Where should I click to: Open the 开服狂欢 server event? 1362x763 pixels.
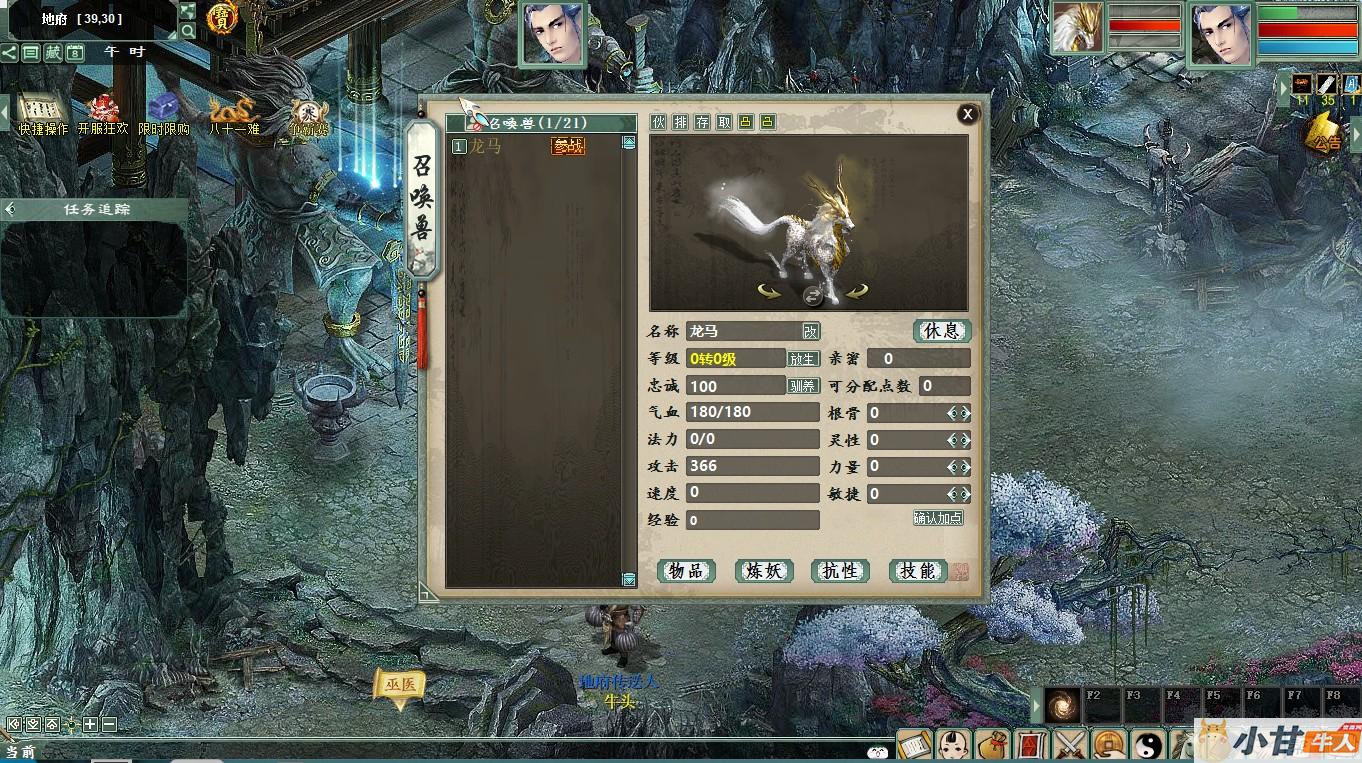[x=103, y=114]
